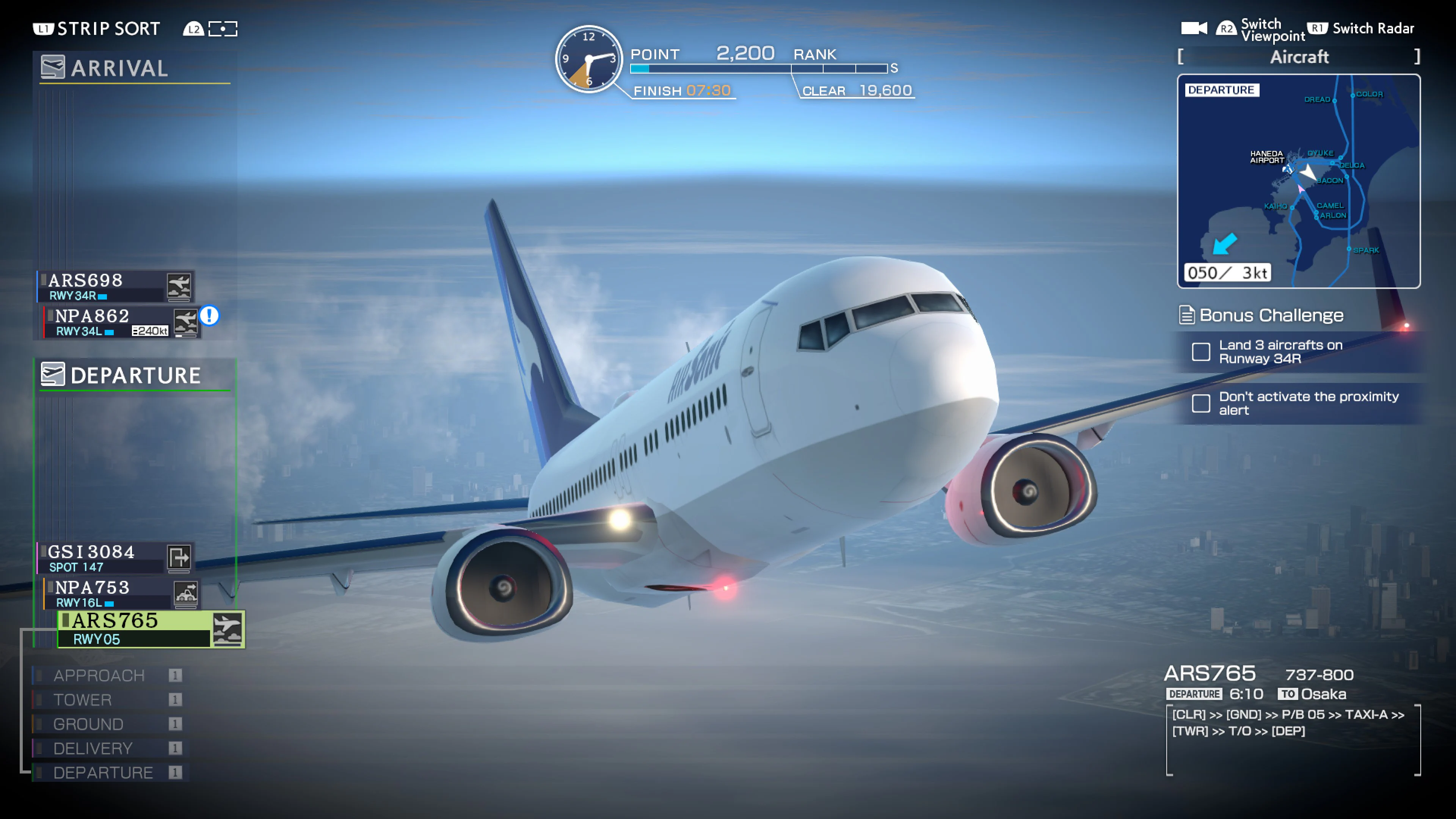
Task: Check the Don't activate the proximity alert box
Action: tap(1201, 403)
